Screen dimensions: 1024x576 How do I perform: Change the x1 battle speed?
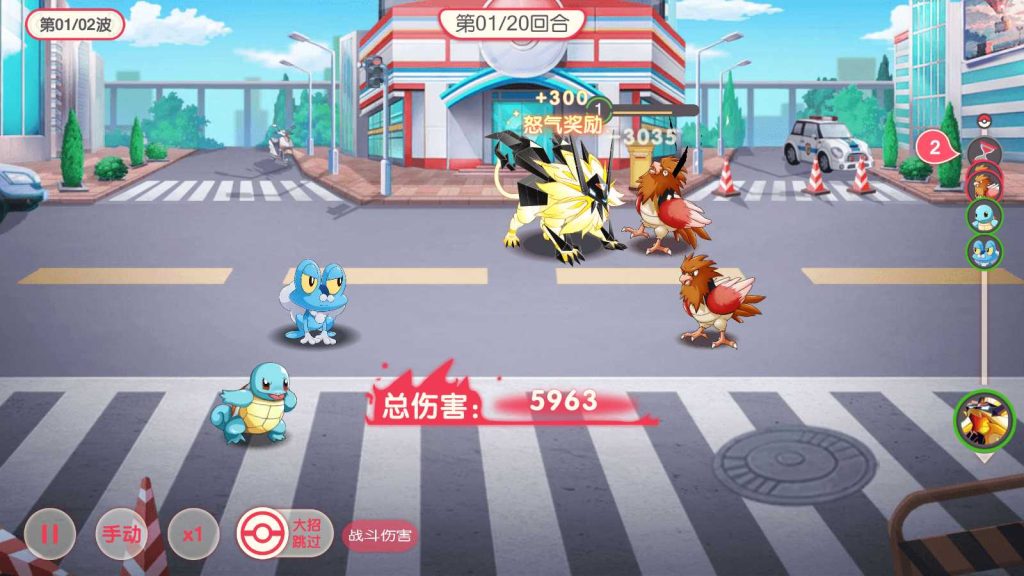click(192, 534)
